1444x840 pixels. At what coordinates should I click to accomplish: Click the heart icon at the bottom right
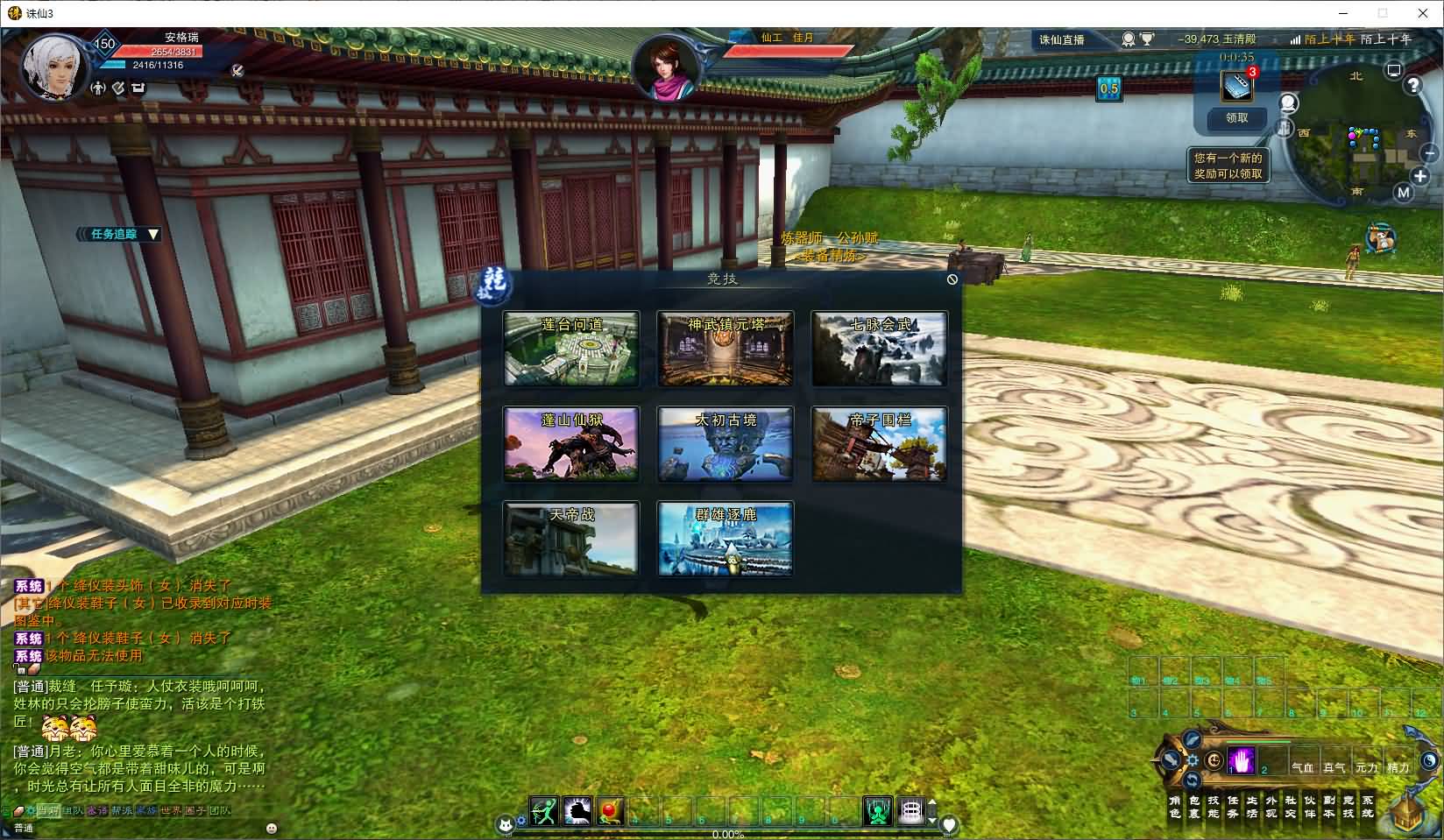point(949,822)
